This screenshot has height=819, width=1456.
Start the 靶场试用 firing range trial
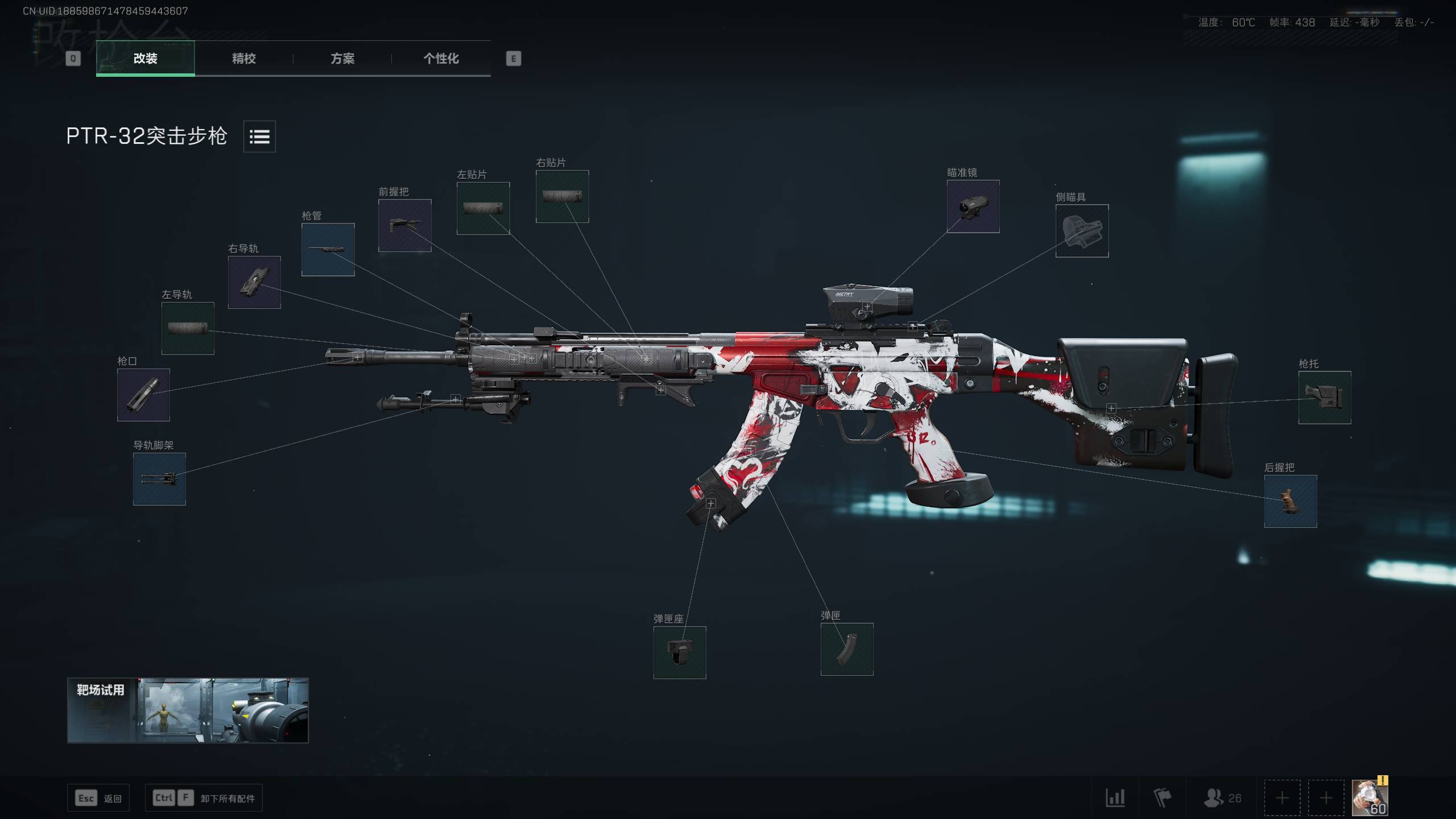[188, 710]
